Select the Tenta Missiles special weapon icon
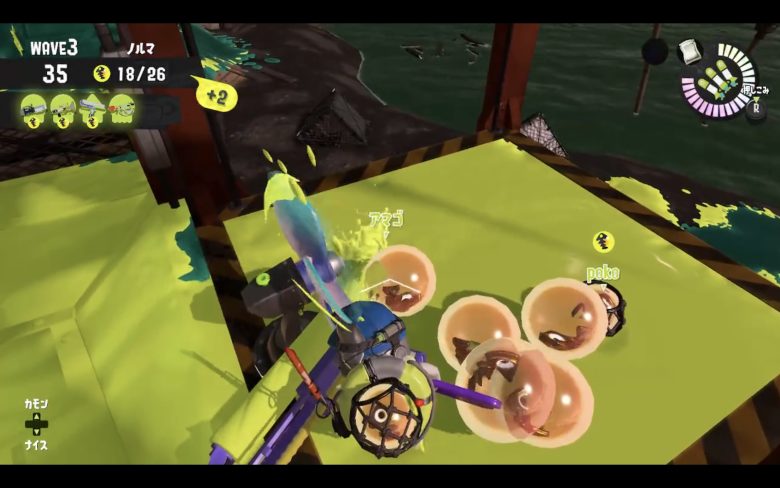 [720, 81]
